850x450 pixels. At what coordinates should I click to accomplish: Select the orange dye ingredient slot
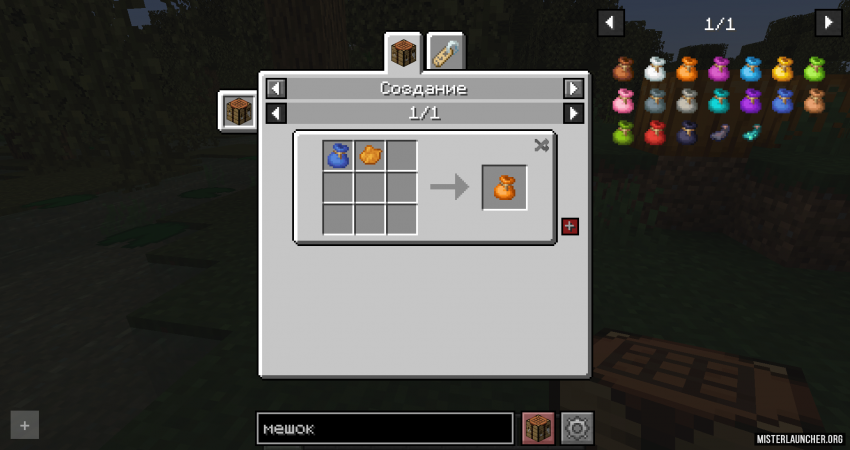point(370,156)
